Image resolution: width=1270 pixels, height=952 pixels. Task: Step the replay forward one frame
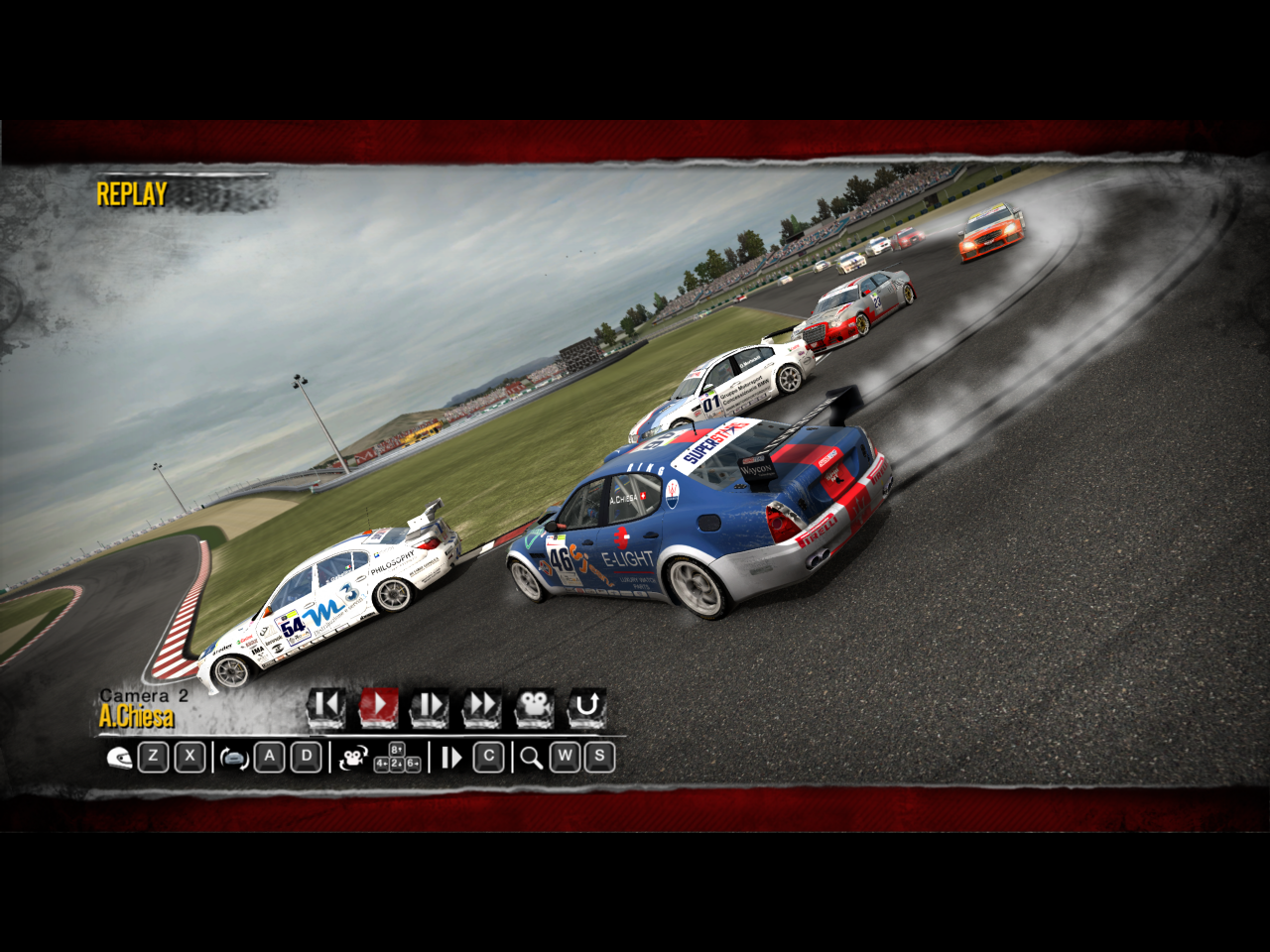click(x=430, y=707)
